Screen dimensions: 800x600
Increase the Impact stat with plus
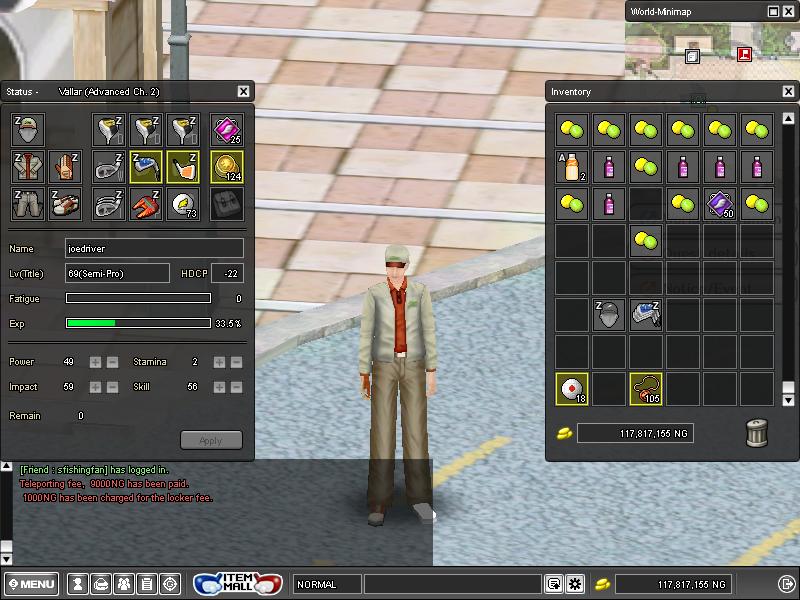click(96, 387)
